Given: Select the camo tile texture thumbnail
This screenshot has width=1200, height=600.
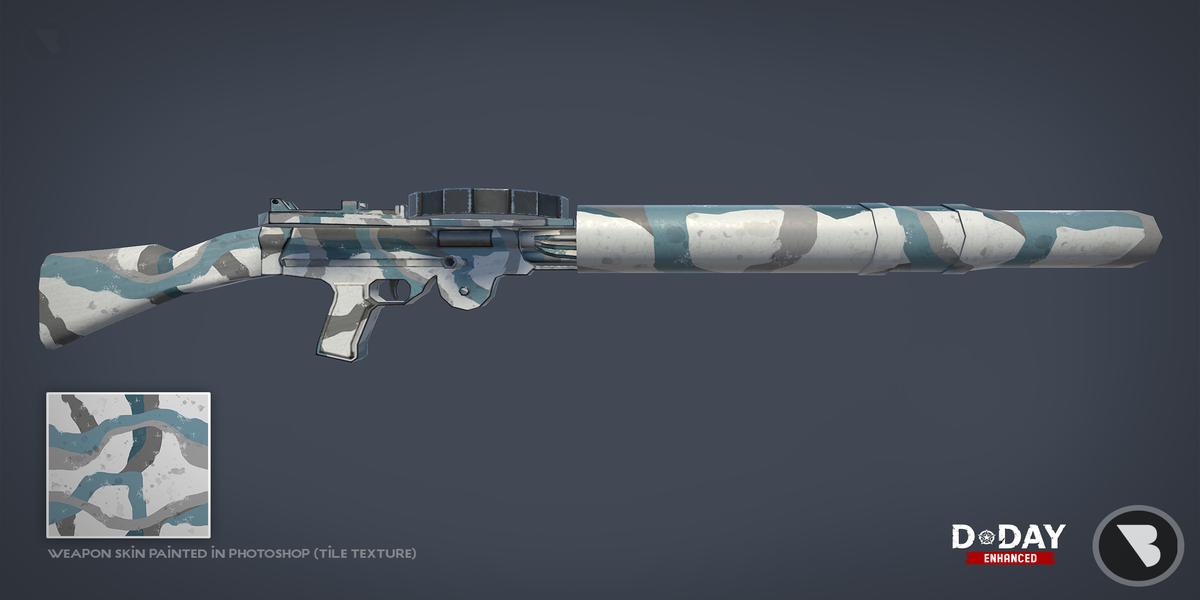Looking at the screenshot, I should 128,465.
